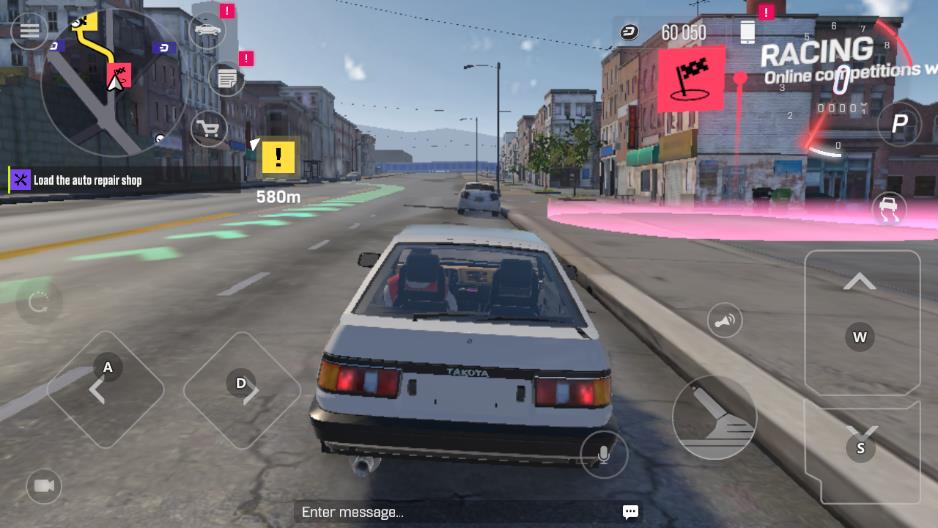Honk using the horn button
This screenshot has height=528, width=938.
coord(725,321)
